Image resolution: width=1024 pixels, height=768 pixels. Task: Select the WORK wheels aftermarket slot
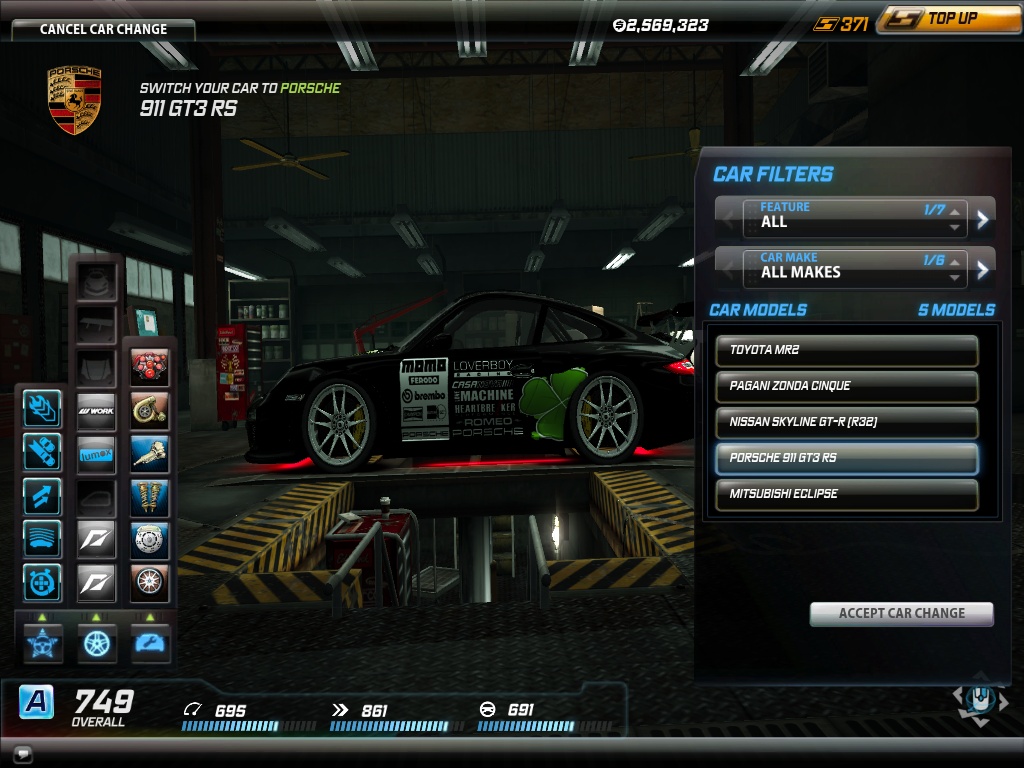point(97,410)
